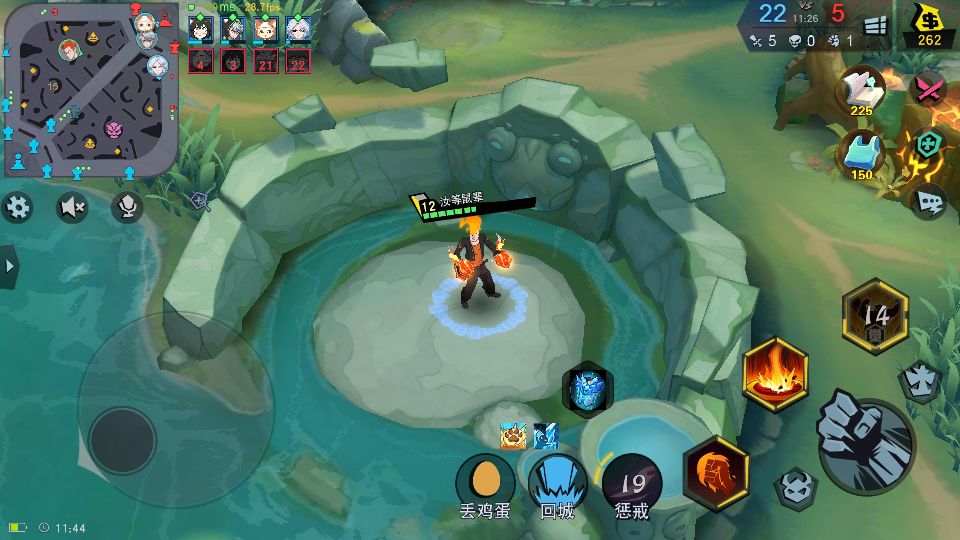Open the gear settings menu
This screenshot has width=960, height=540.
pos(18,207)
